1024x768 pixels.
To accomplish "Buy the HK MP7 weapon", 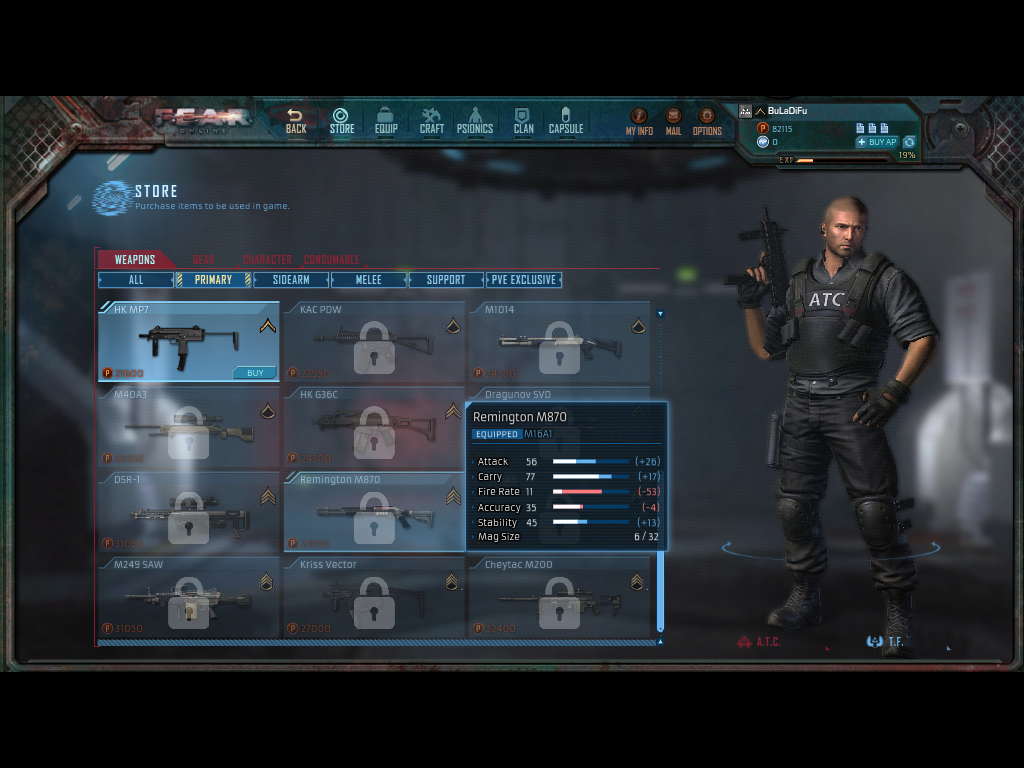I will coord(255,373).
